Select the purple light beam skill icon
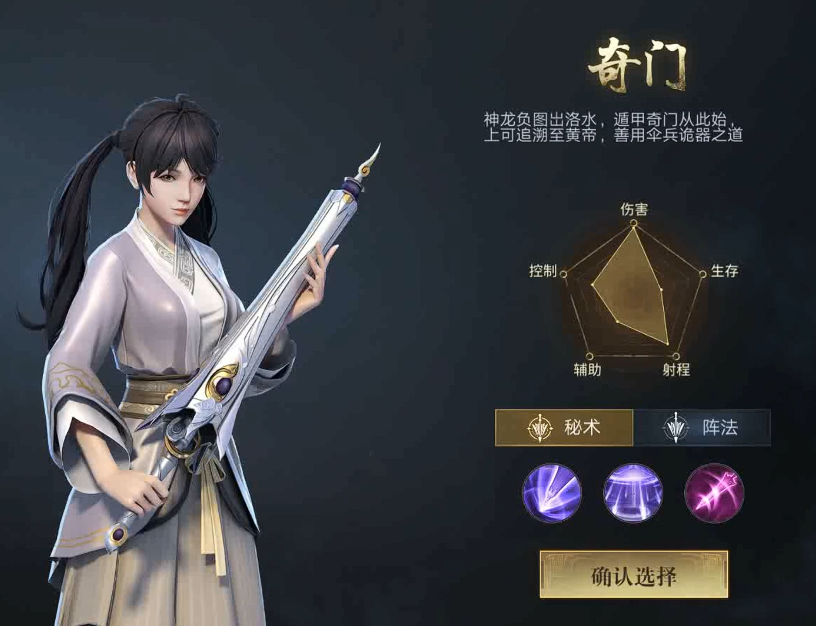This screenshot has width=816, height=626. click(551, 493)
